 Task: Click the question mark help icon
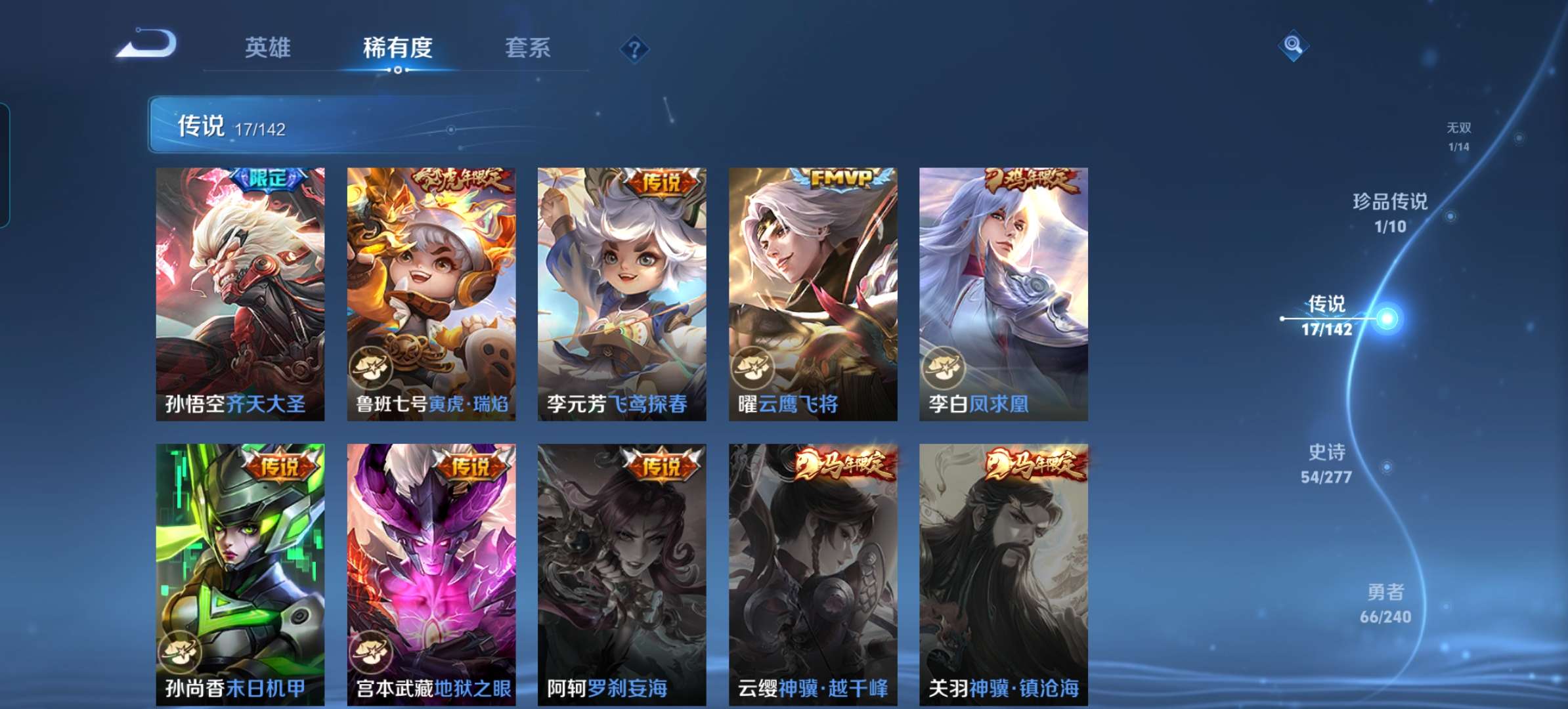(x=634, y=48)
